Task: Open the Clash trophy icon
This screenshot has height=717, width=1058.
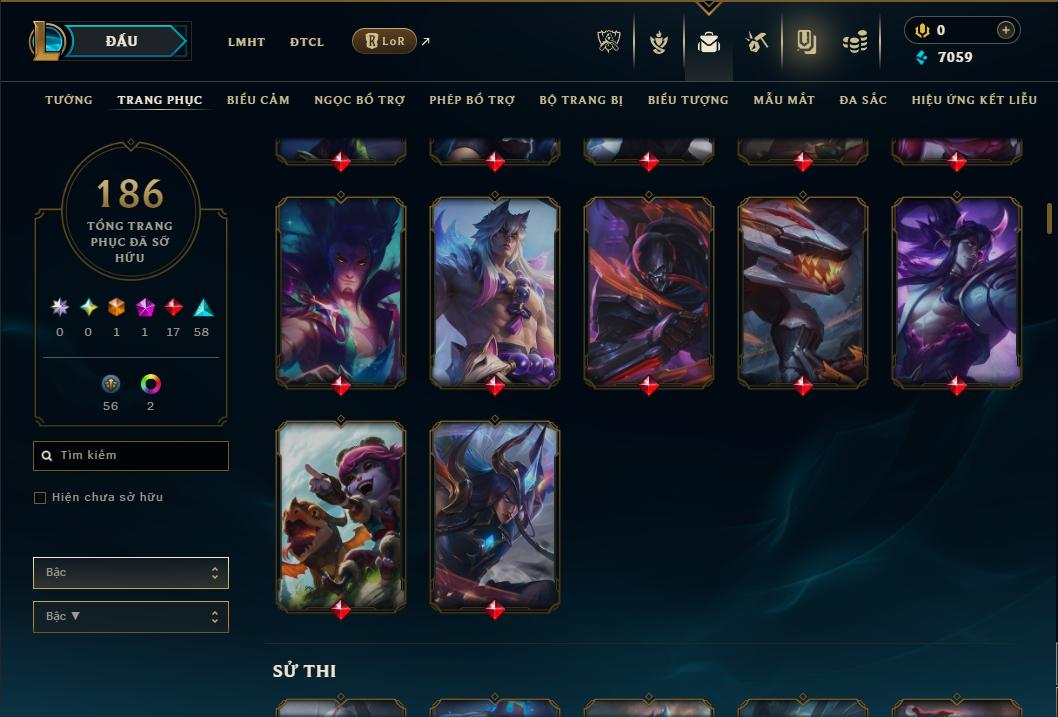Action: click(609, 42)
